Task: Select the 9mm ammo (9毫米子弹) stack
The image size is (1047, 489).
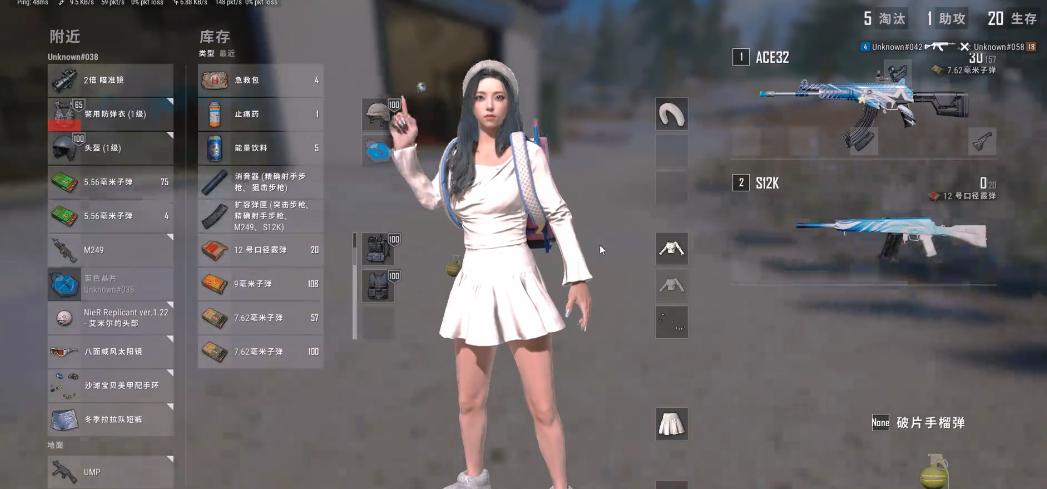Action: pos(260,284)
